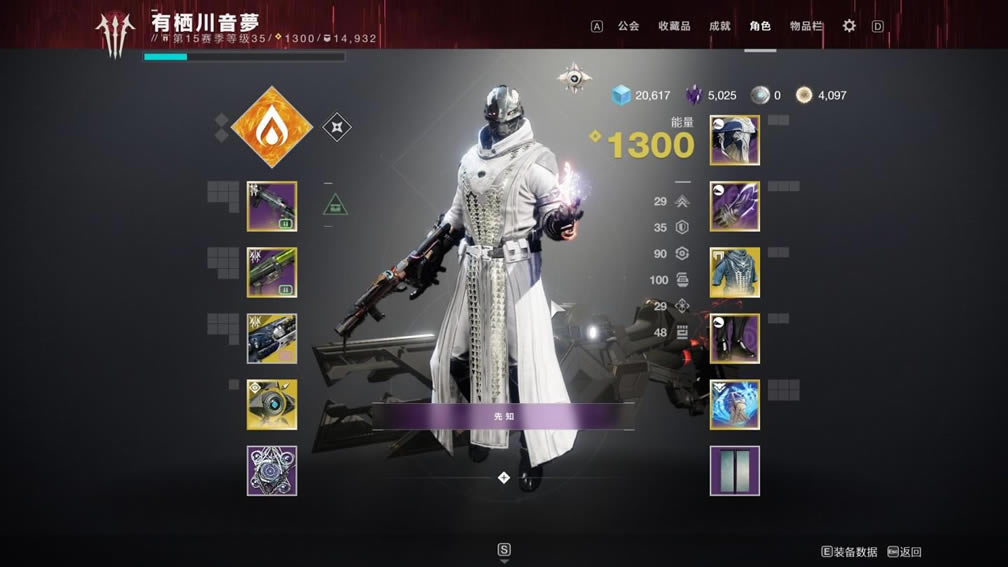Select the leg armor slot

coord(735,339)
